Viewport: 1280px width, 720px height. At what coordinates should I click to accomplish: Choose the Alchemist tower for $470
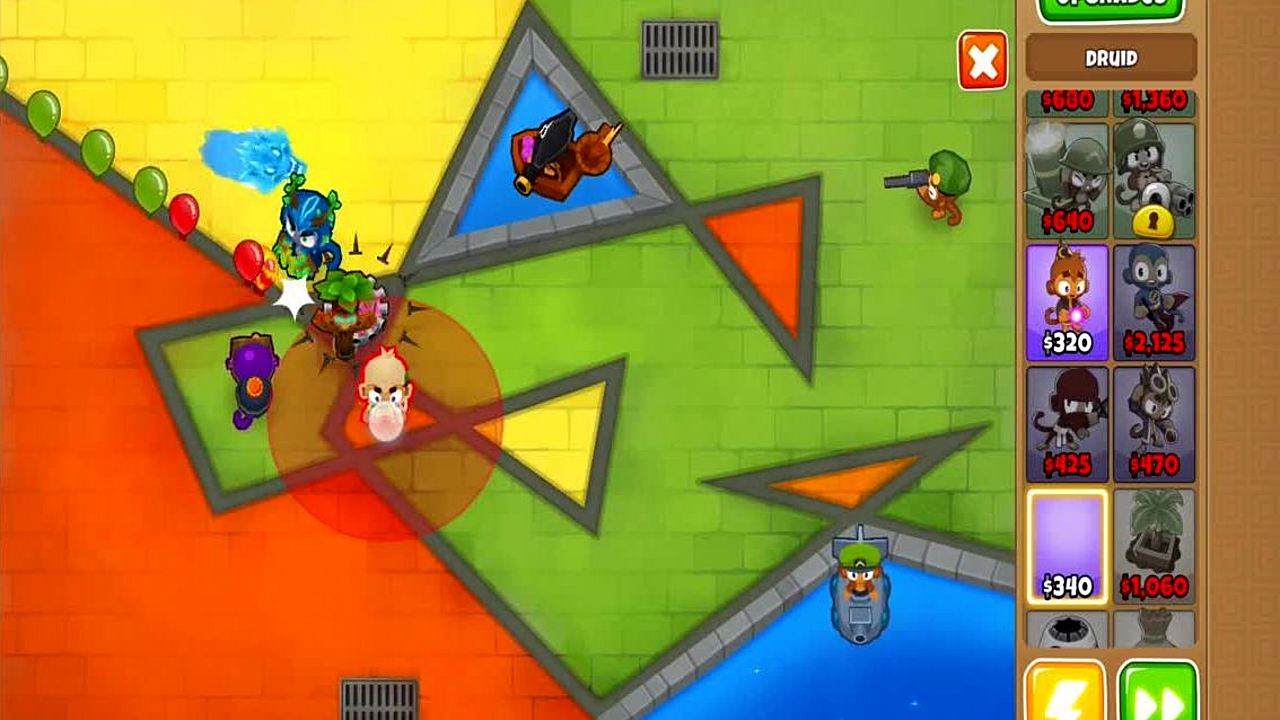(1154, 423)
